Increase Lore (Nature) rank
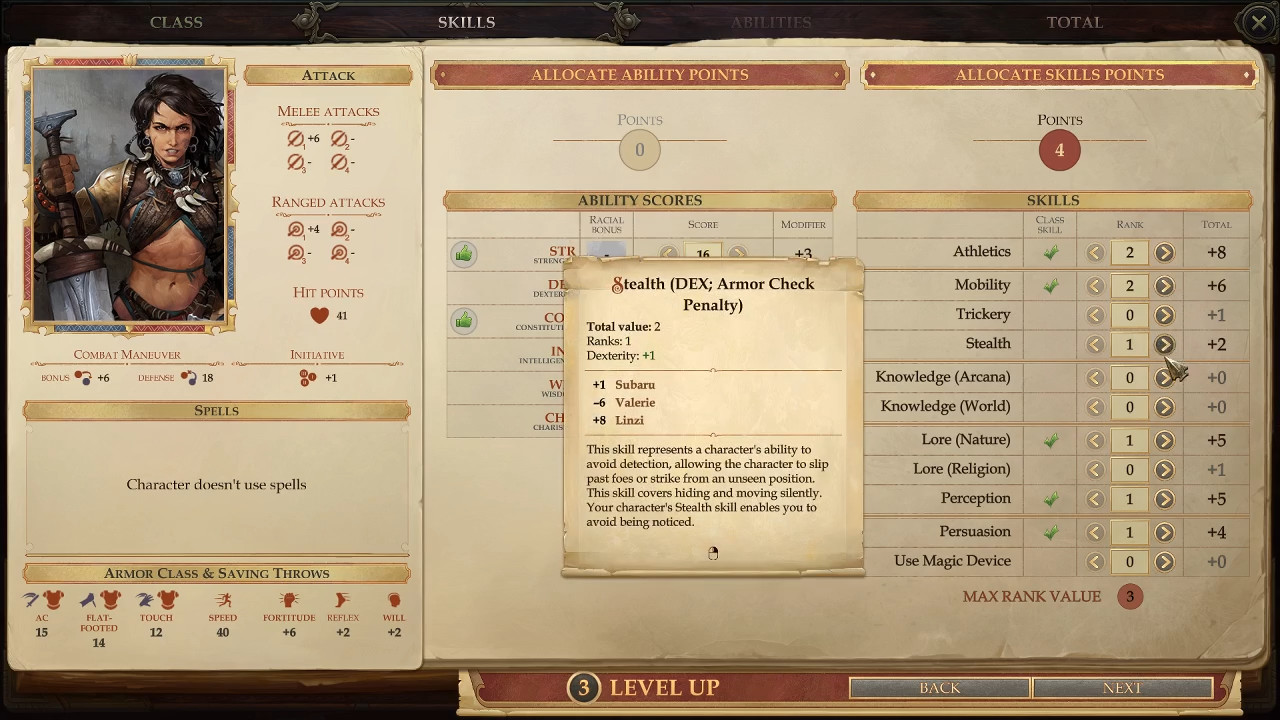Screen dimensions: 1280x720 click(1164, 440)
